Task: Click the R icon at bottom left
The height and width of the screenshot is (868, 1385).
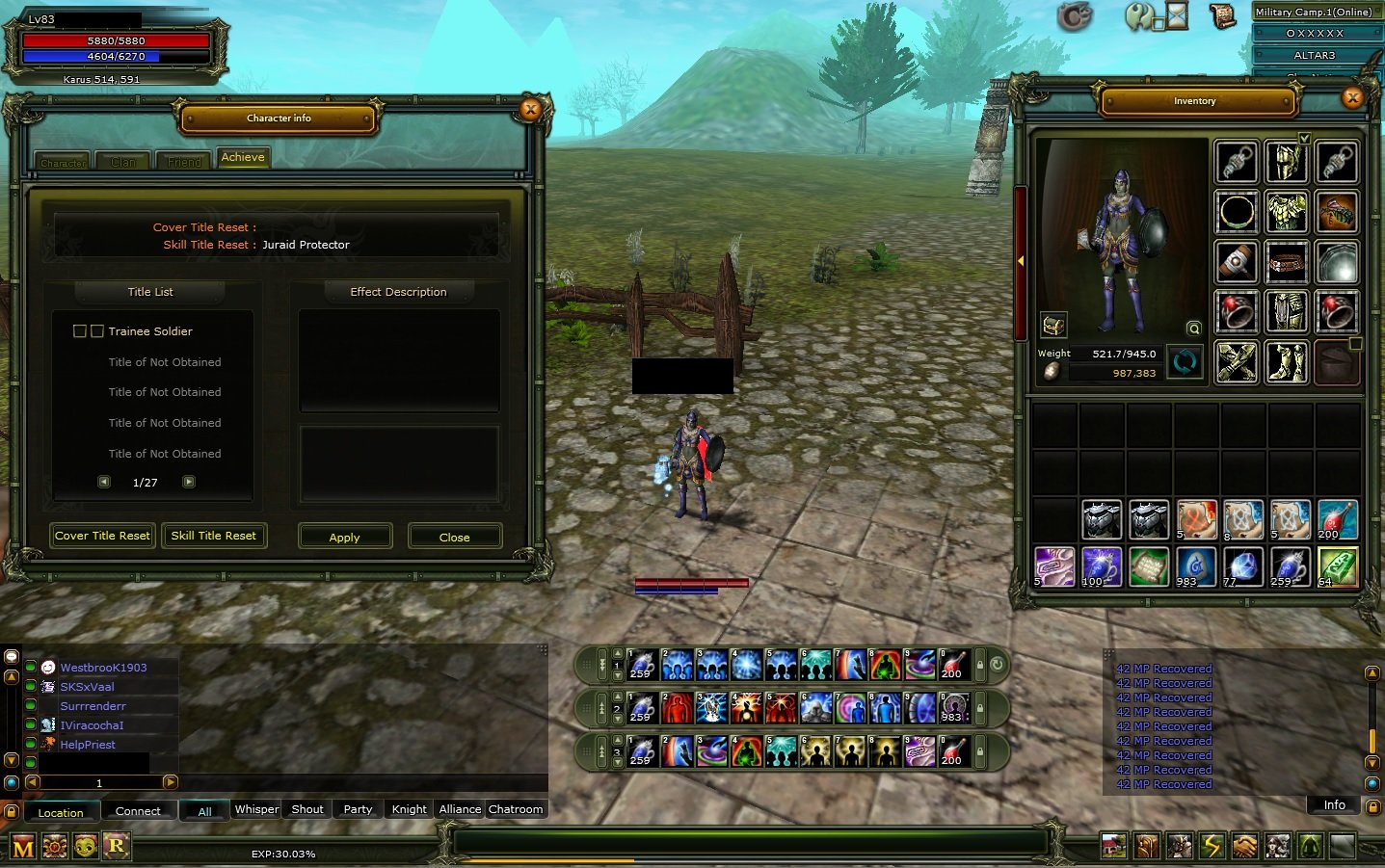Action: 115,846
